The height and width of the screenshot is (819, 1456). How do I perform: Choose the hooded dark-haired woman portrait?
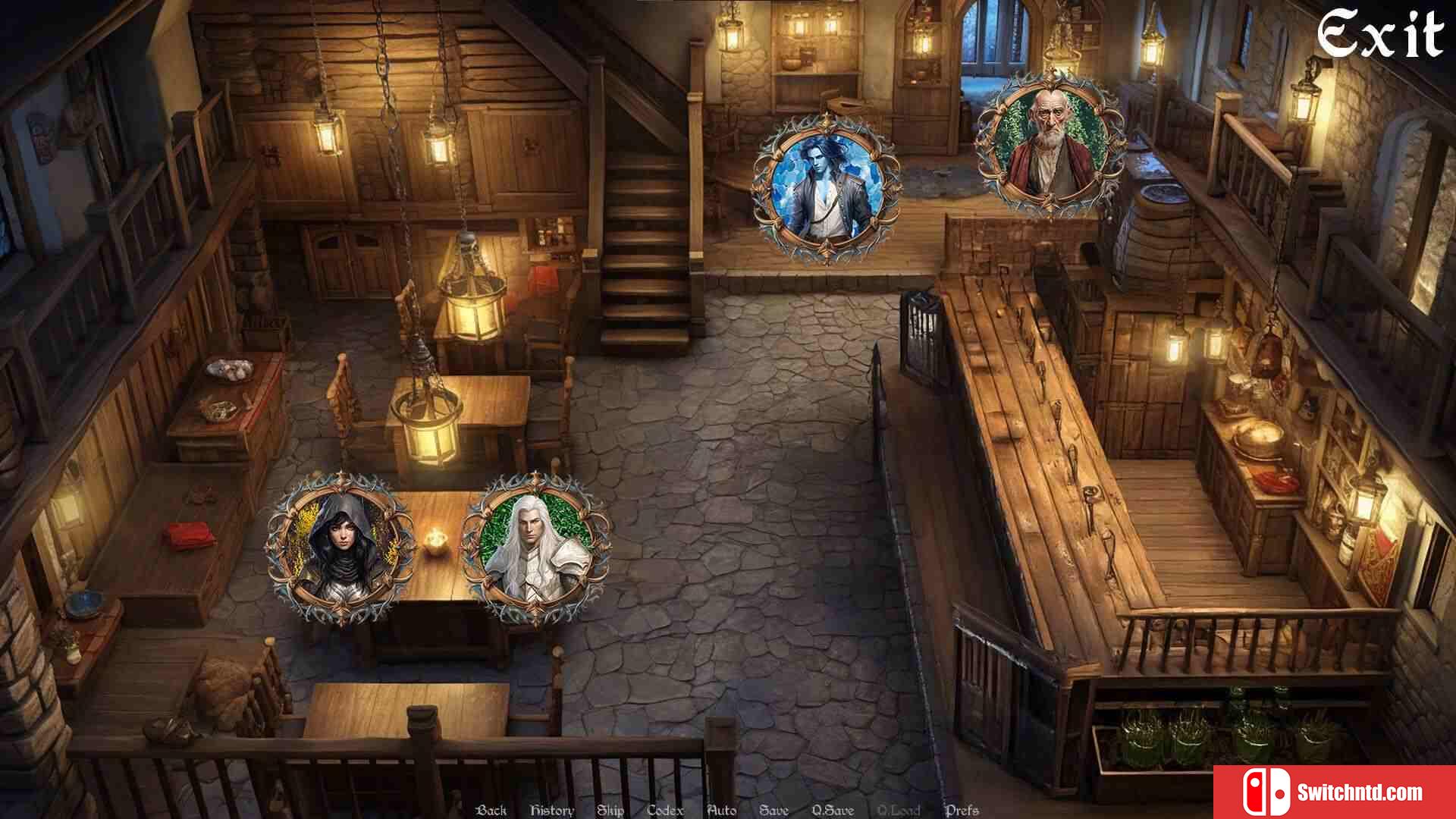click(x=340, y=548)
